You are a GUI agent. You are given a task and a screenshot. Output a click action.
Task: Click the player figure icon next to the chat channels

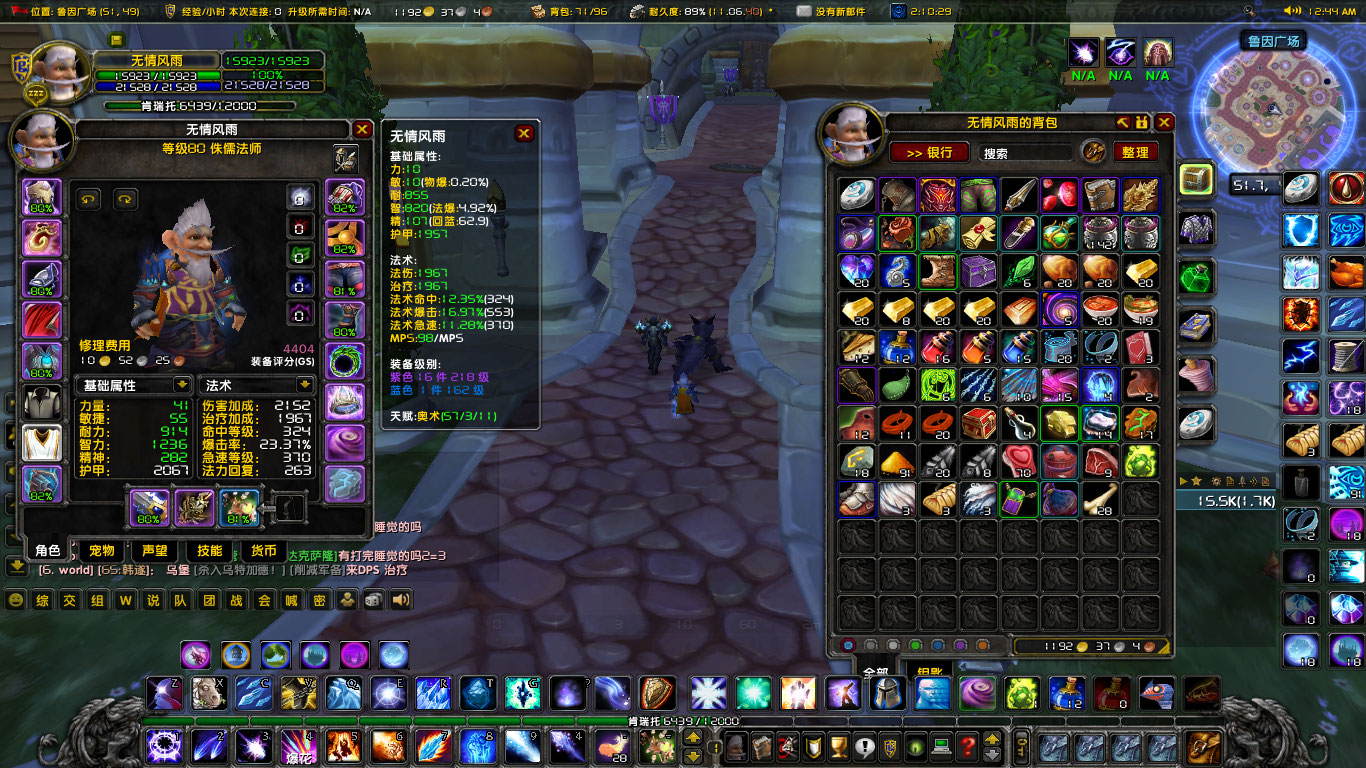point(346,601)
